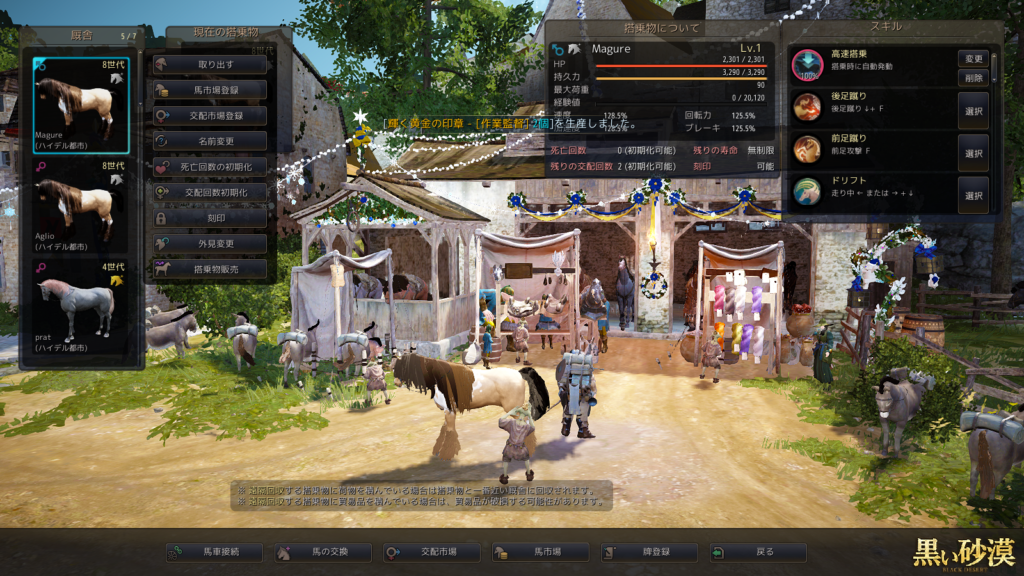Sell the mount with 搭乗物販売
The image size is (1024, 576).
[x=210, y=268]
